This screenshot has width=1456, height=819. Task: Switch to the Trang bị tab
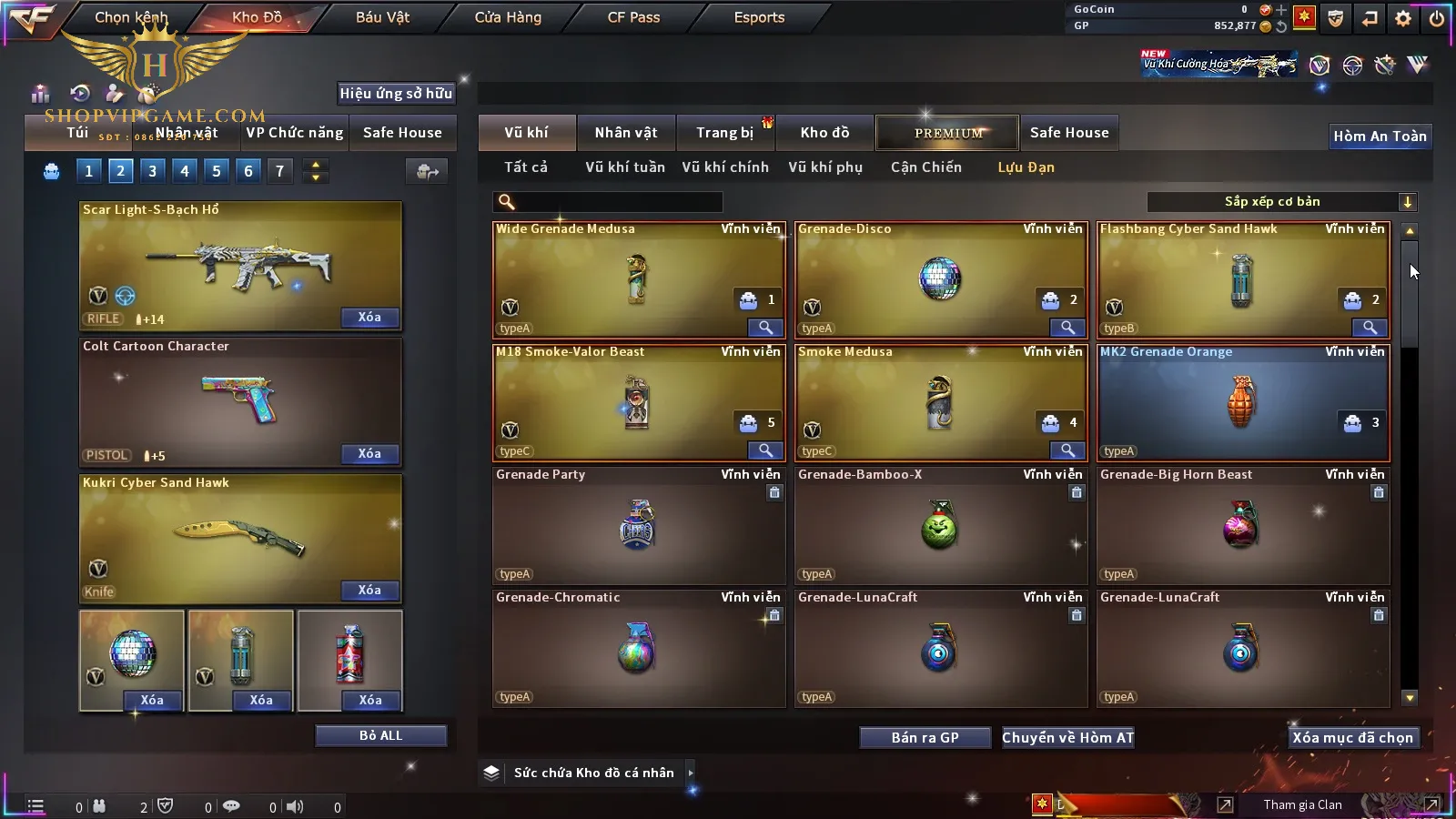(x=724, y=133)
